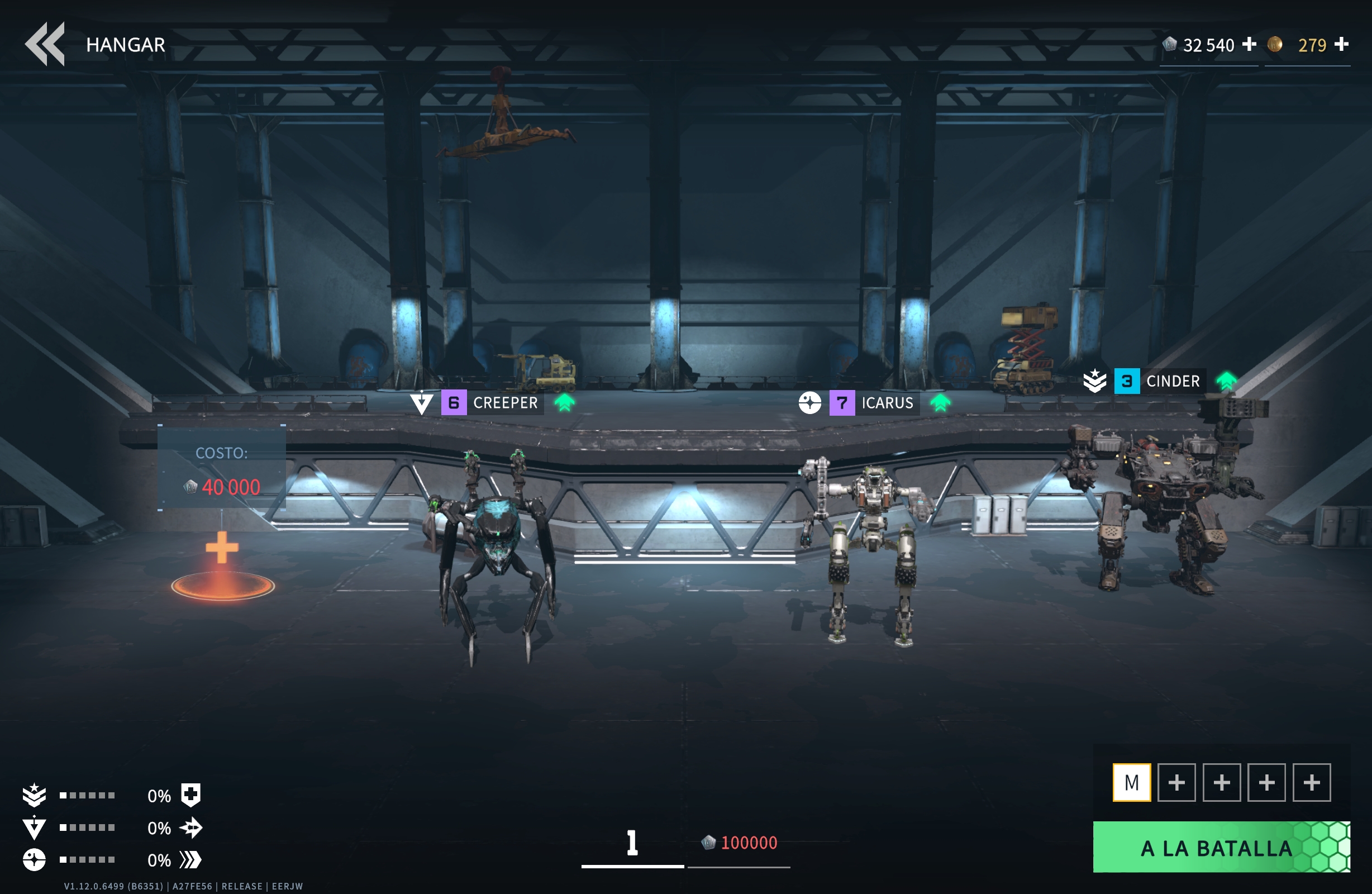Add gold coins via the plus icon
Screen dimensions: 1372x894
click(x=1343, y=44)
